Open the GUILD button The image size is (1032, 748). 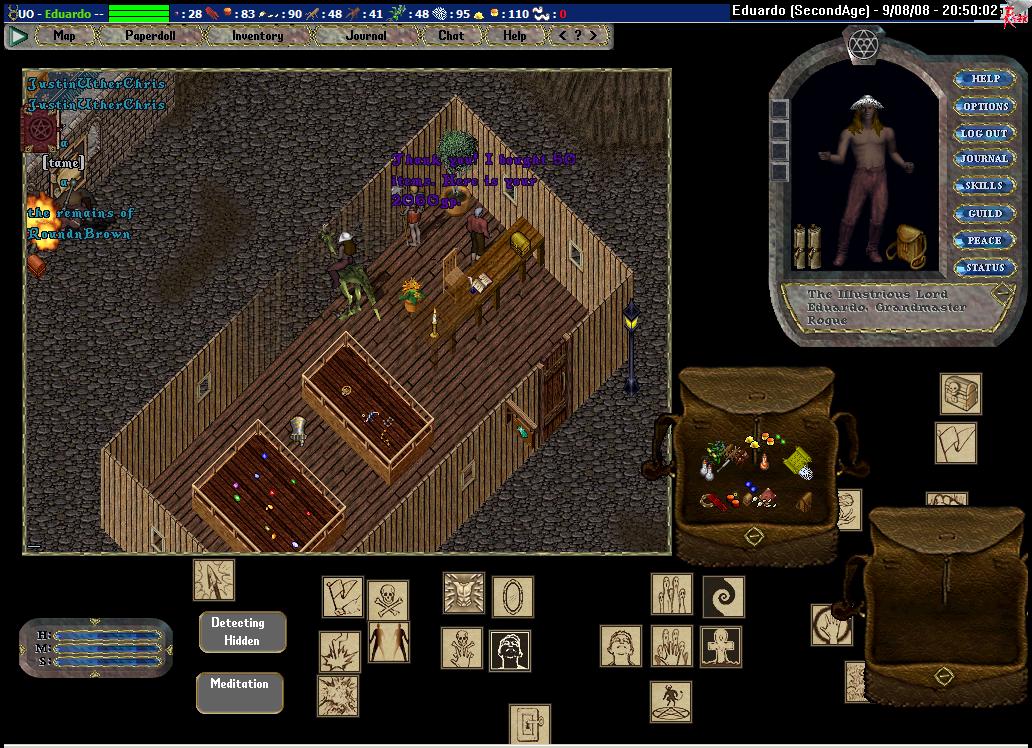coord(984,214)
